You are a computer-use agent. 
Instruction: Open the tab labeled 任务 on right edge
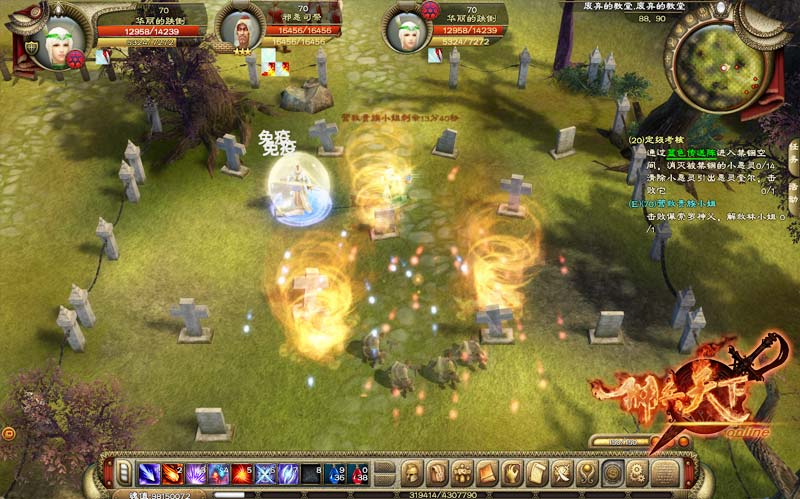(793, 153)
